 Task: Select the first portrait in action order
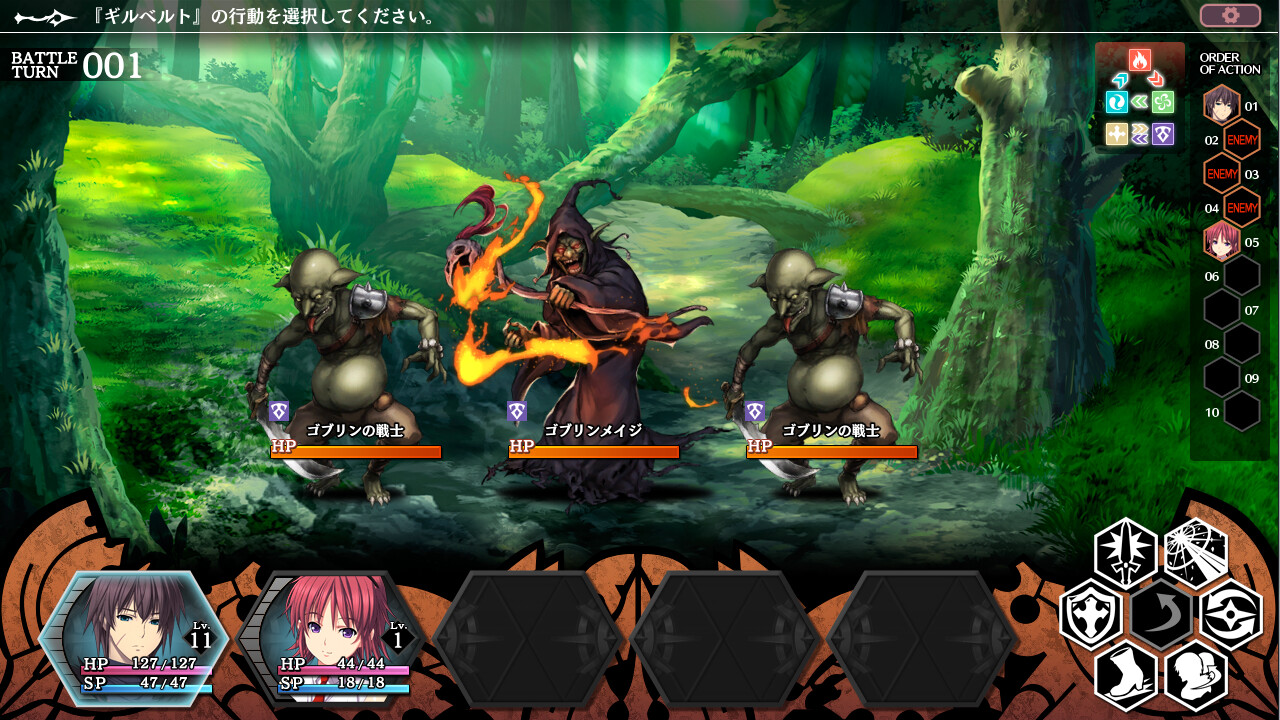(1221, 104)
